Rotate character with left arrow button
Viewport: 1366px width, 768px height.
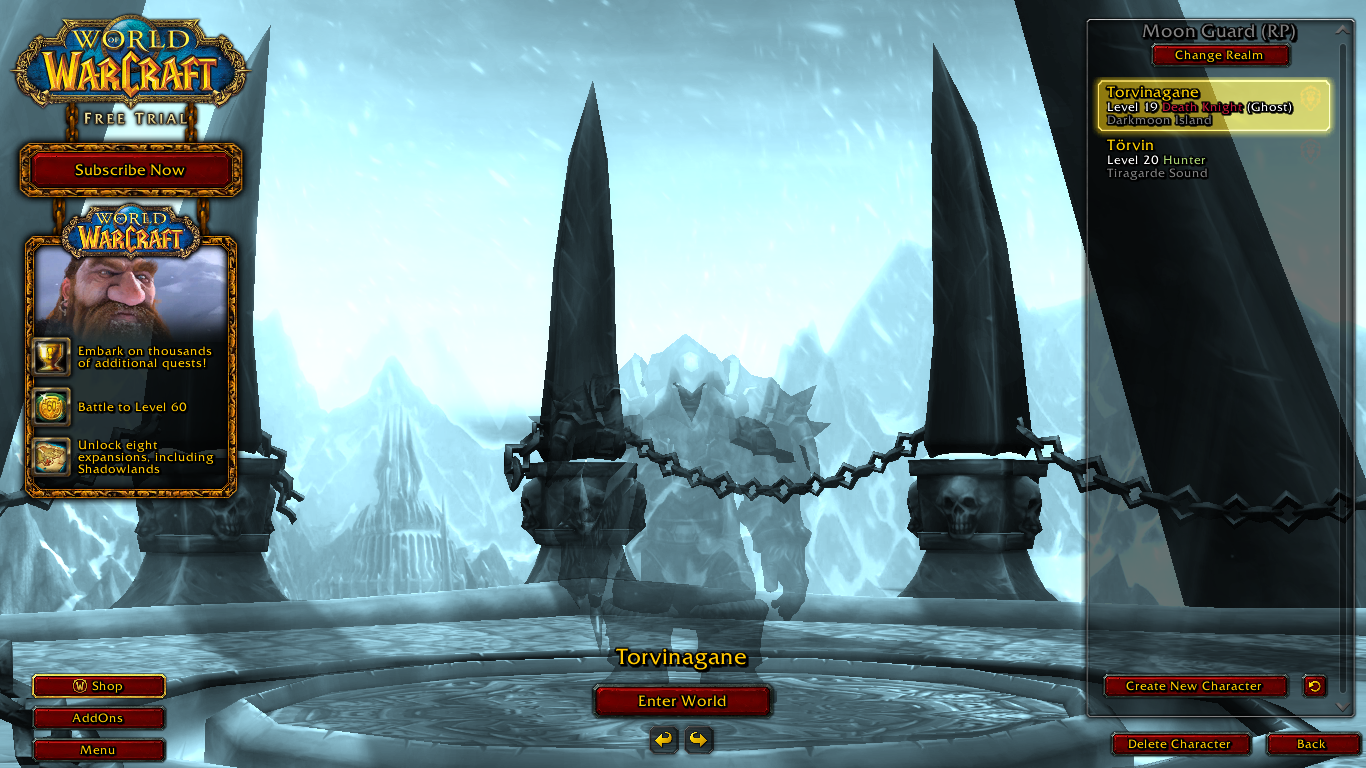(664, 740)
